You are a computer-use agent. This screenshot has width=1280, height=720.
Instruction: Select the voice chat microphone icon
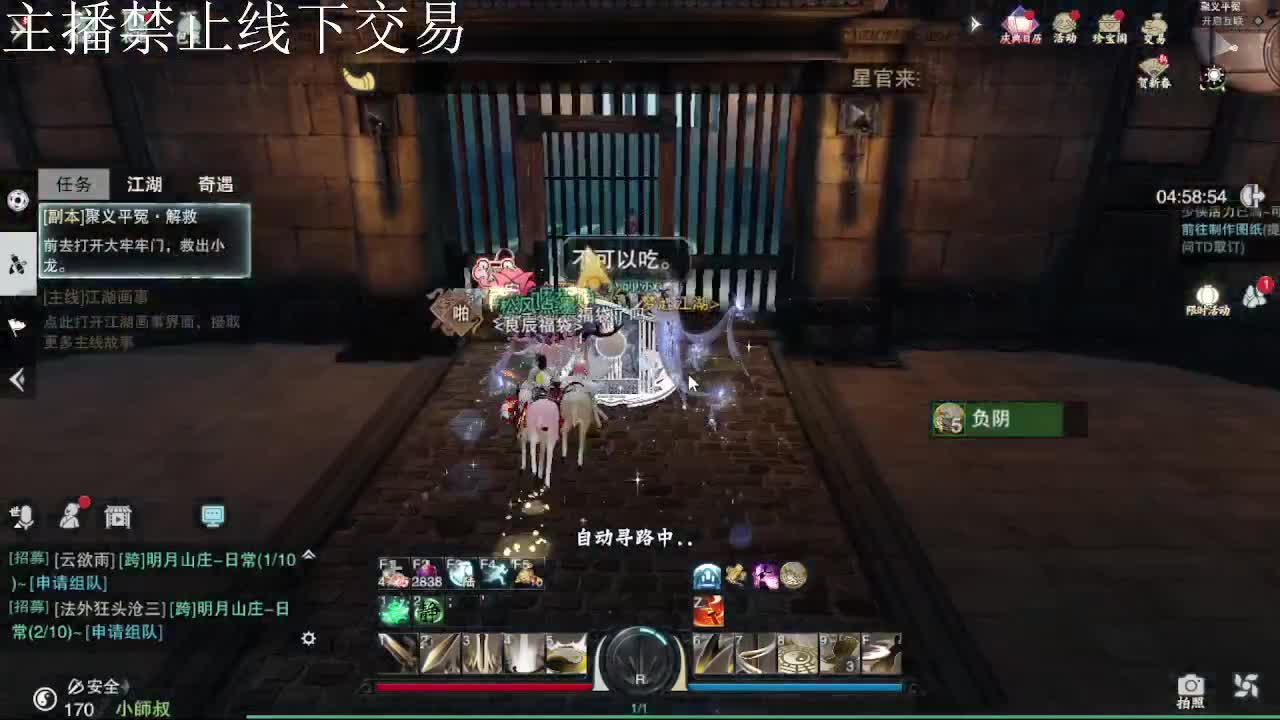pos(26,516)
